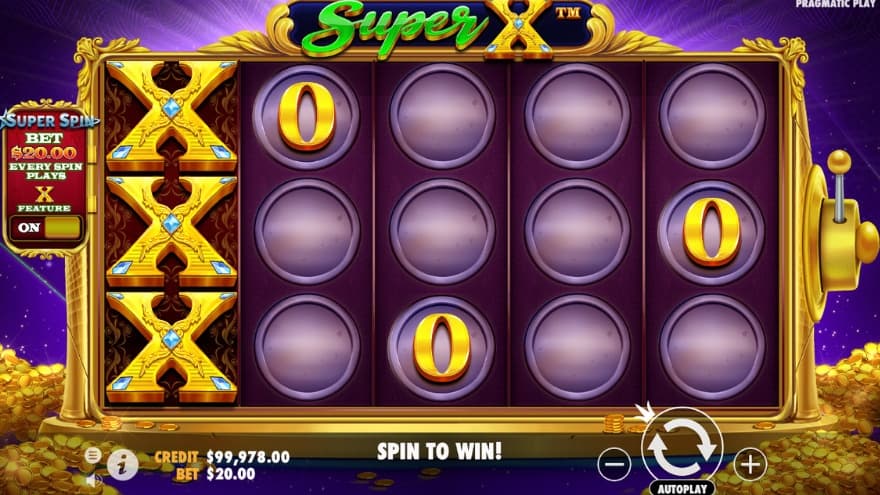Decrease the bet with the minus button
Viewport: 880px width, 495px height.
pyautogui.click(x=615, y=463)
